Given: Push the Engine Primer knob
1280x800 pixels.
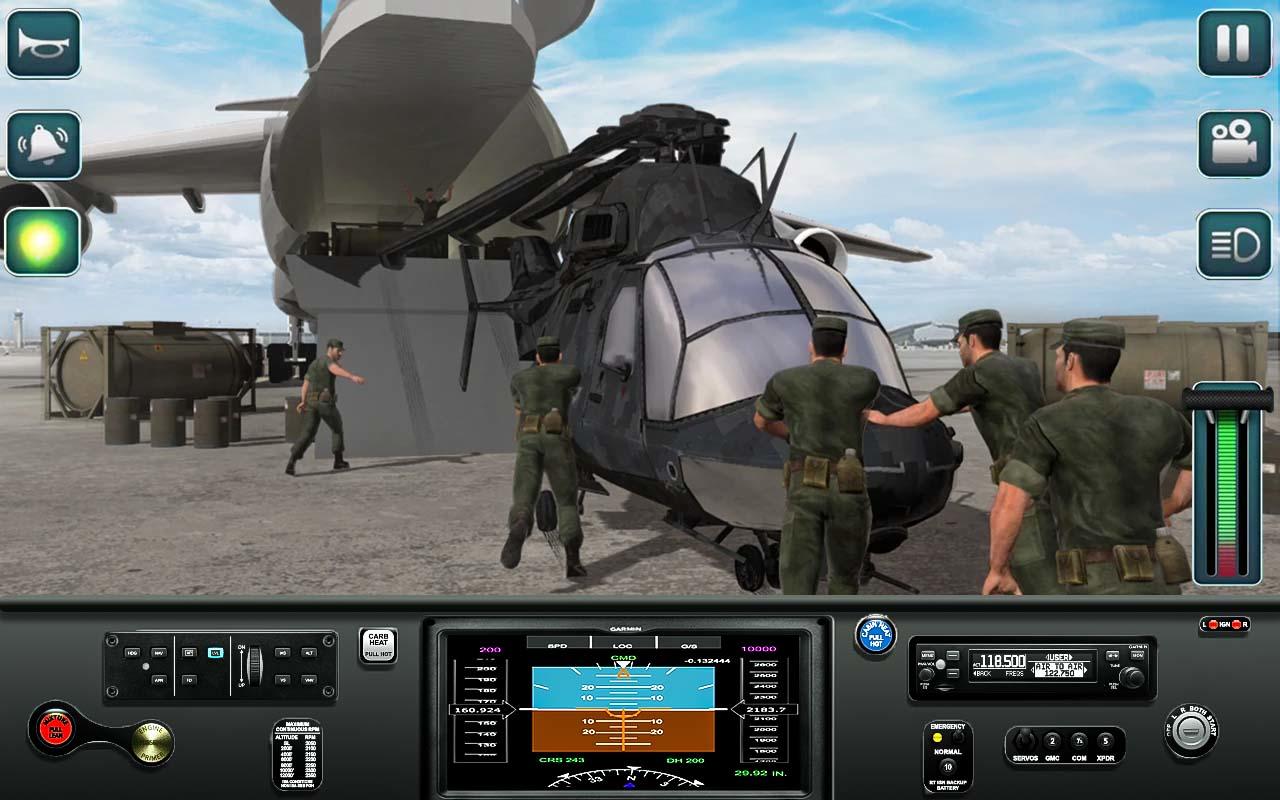Looking at the screenshot, I should pos(150,743).
